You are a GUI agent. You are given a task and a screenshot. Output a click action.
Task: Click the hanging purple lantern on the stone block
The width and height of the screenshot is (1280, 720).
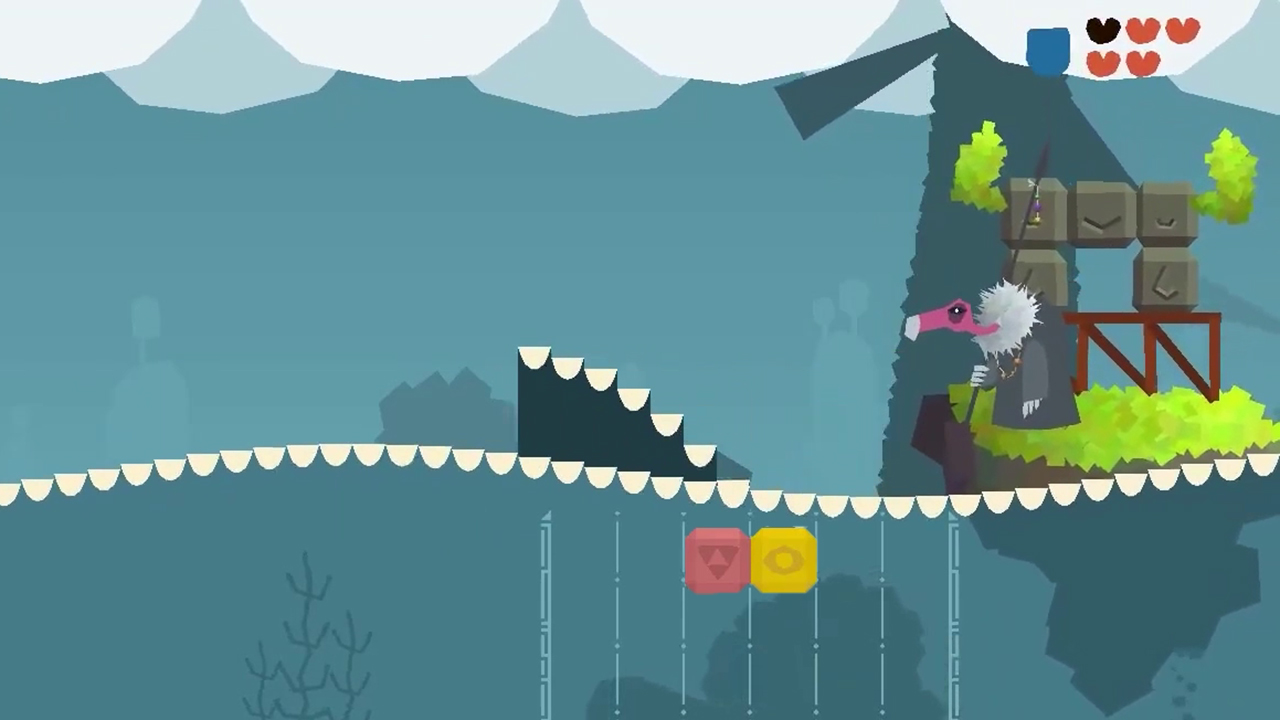click(1037, 210)
